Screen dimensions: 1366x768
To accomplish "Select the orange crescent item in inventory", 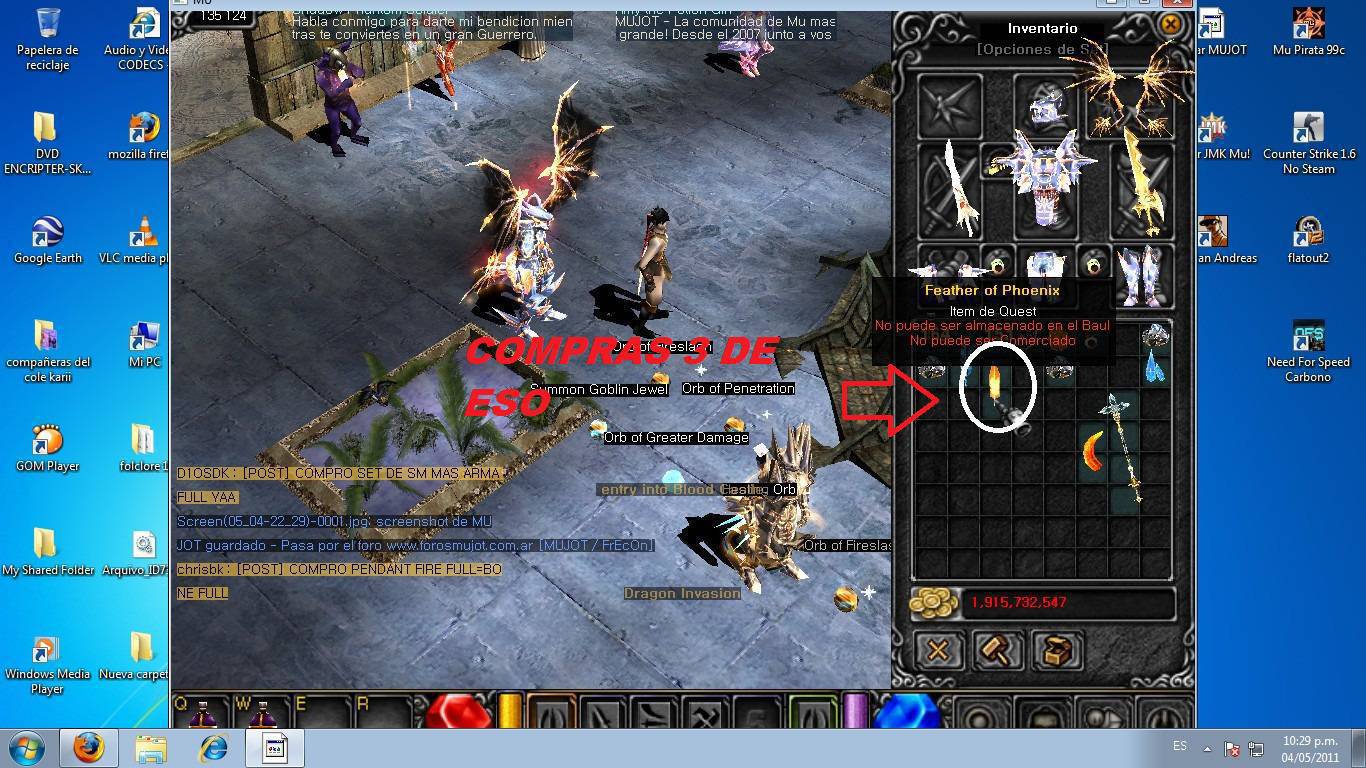I will 1094,451.
